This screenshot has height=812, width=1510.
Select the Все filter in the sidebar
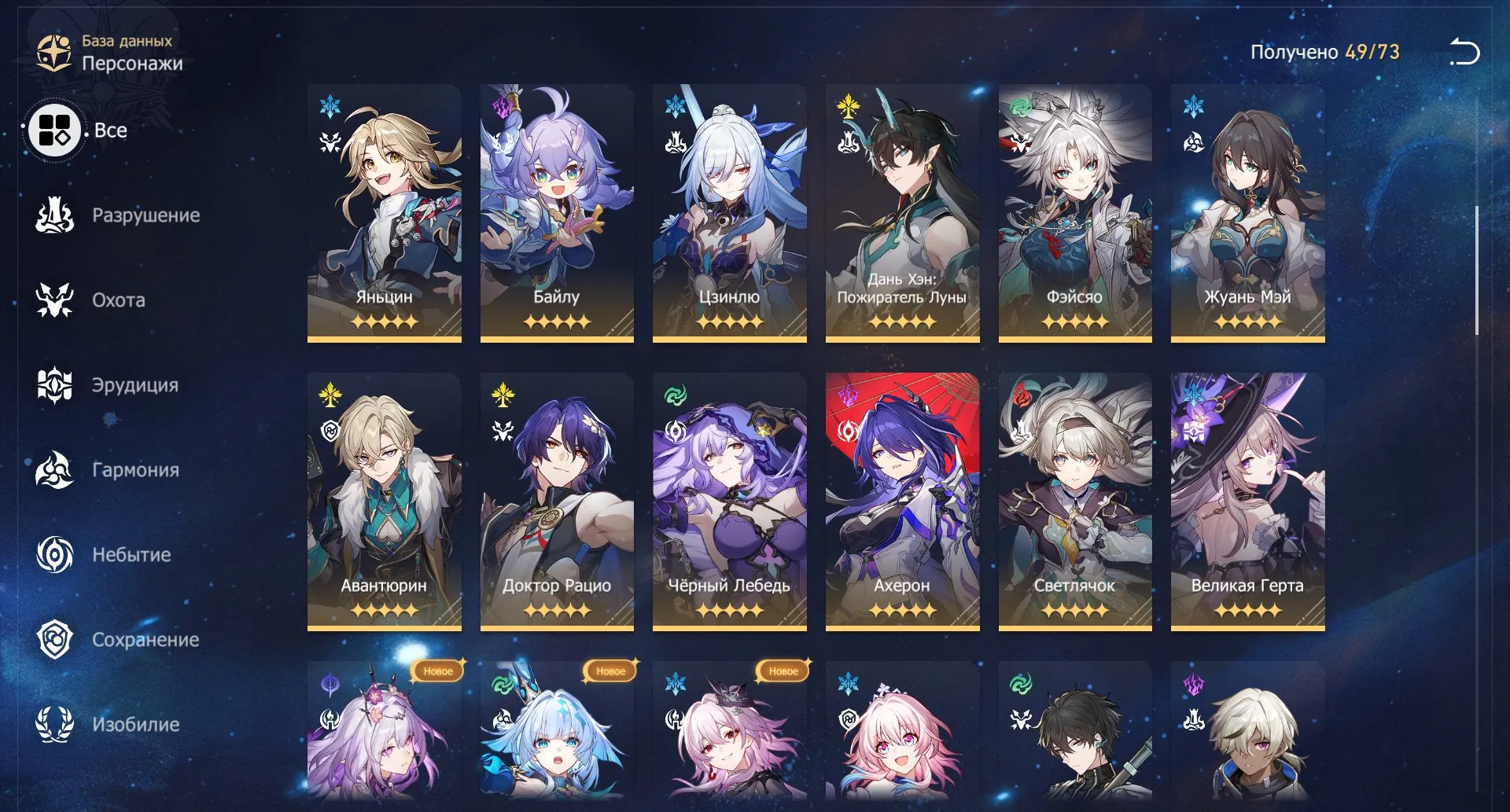click(55, 130)
